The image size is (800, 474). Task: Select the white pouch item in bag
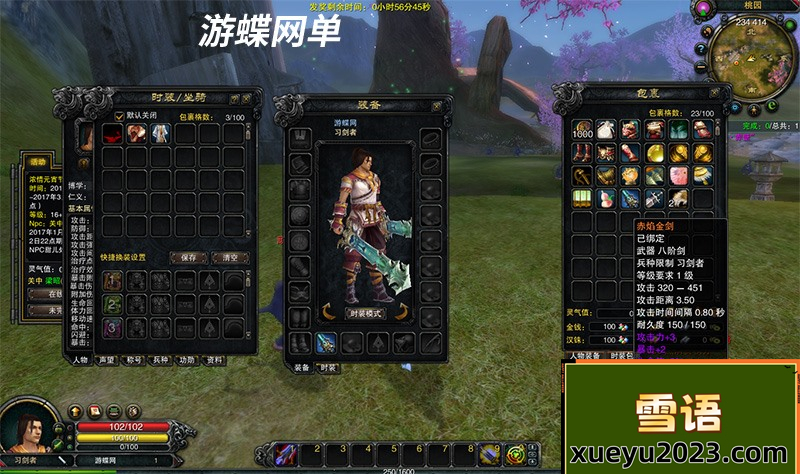pyautogui.click(x=606, y=129)
